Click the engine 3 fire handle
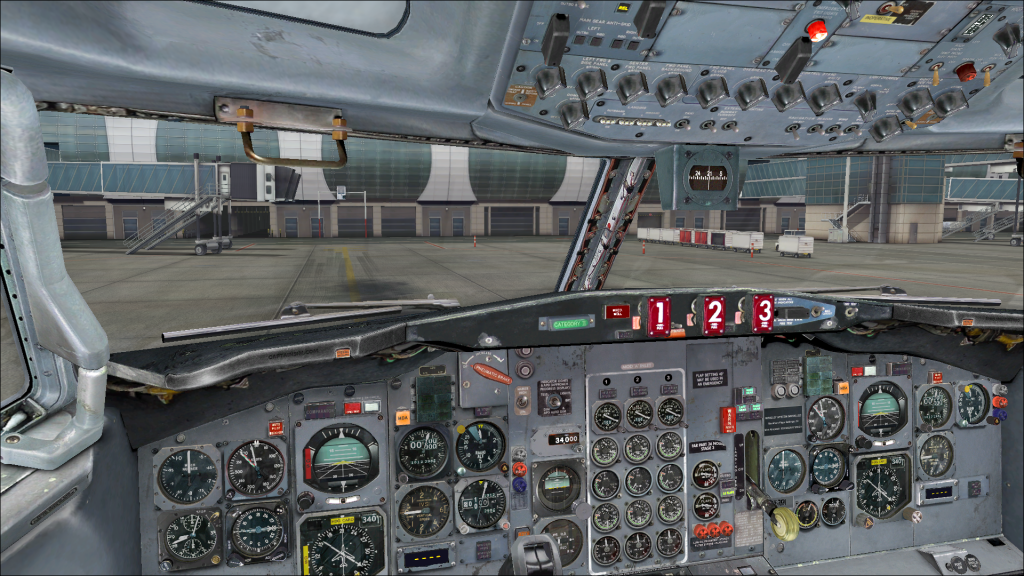This screenshot has height=576, width=1024. (x=764, y=313)
